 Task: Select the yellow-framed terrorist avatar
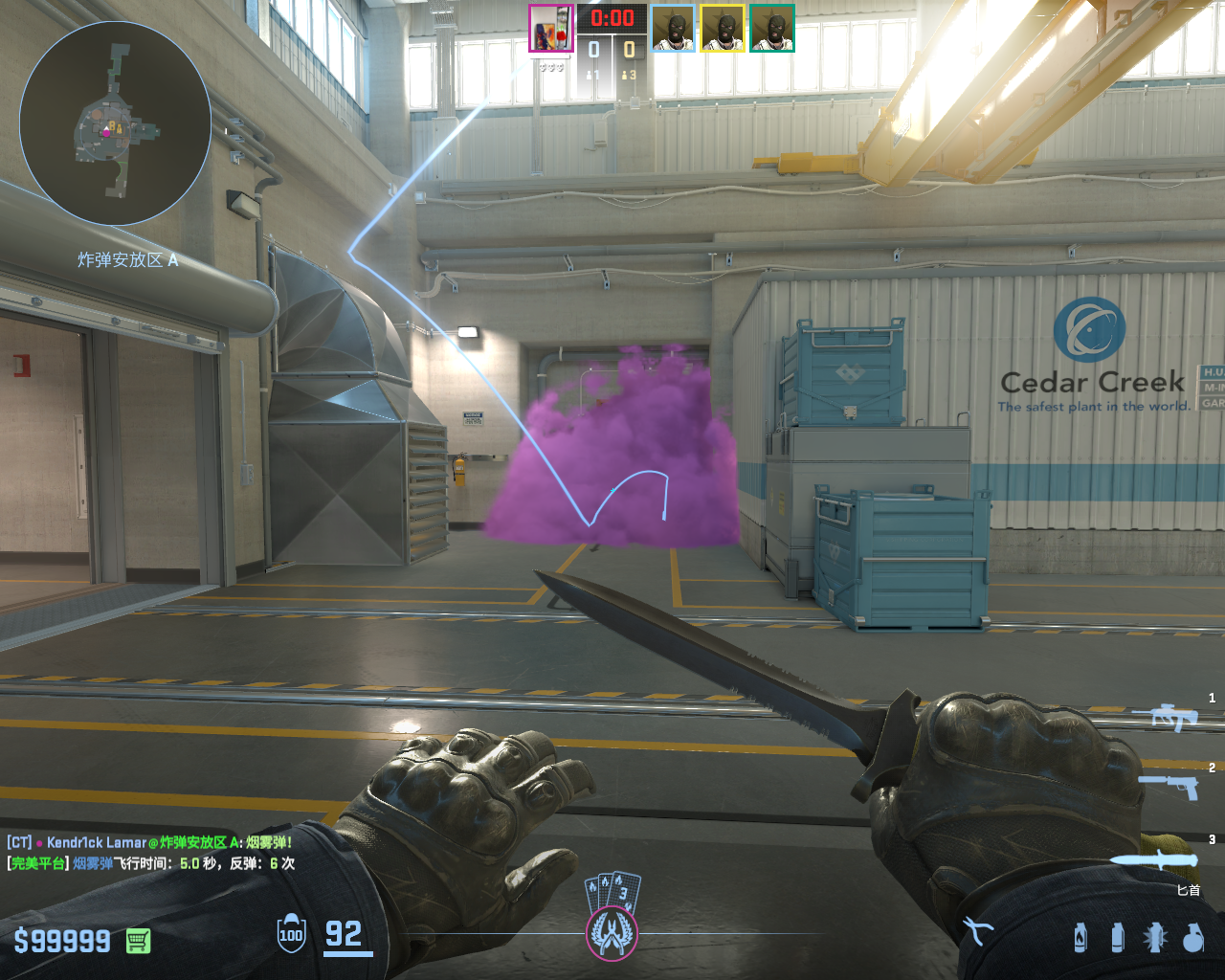coord(723,29)
